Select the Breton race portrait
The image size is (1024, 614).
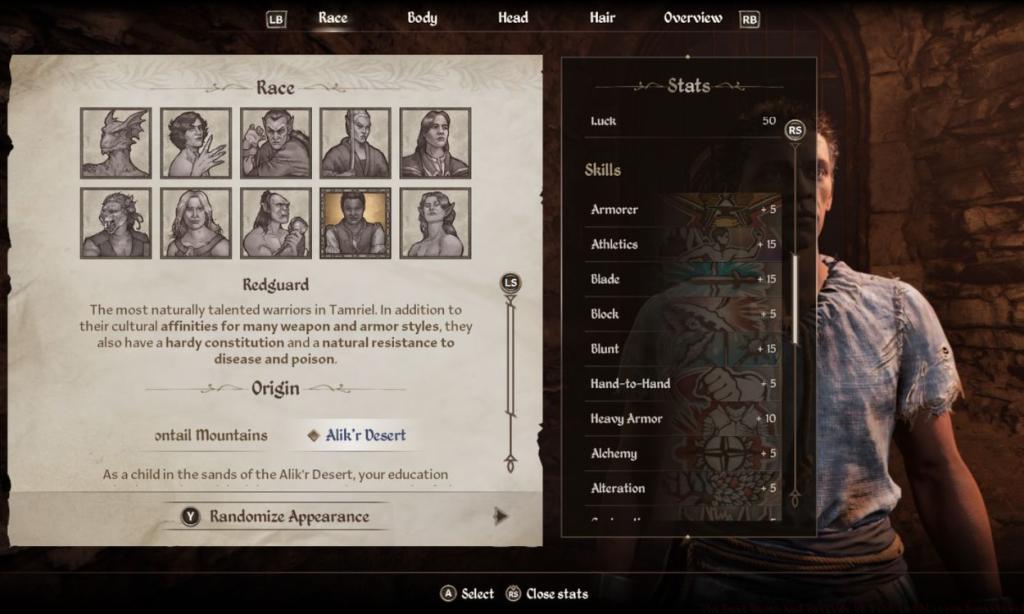click(196, 143)
